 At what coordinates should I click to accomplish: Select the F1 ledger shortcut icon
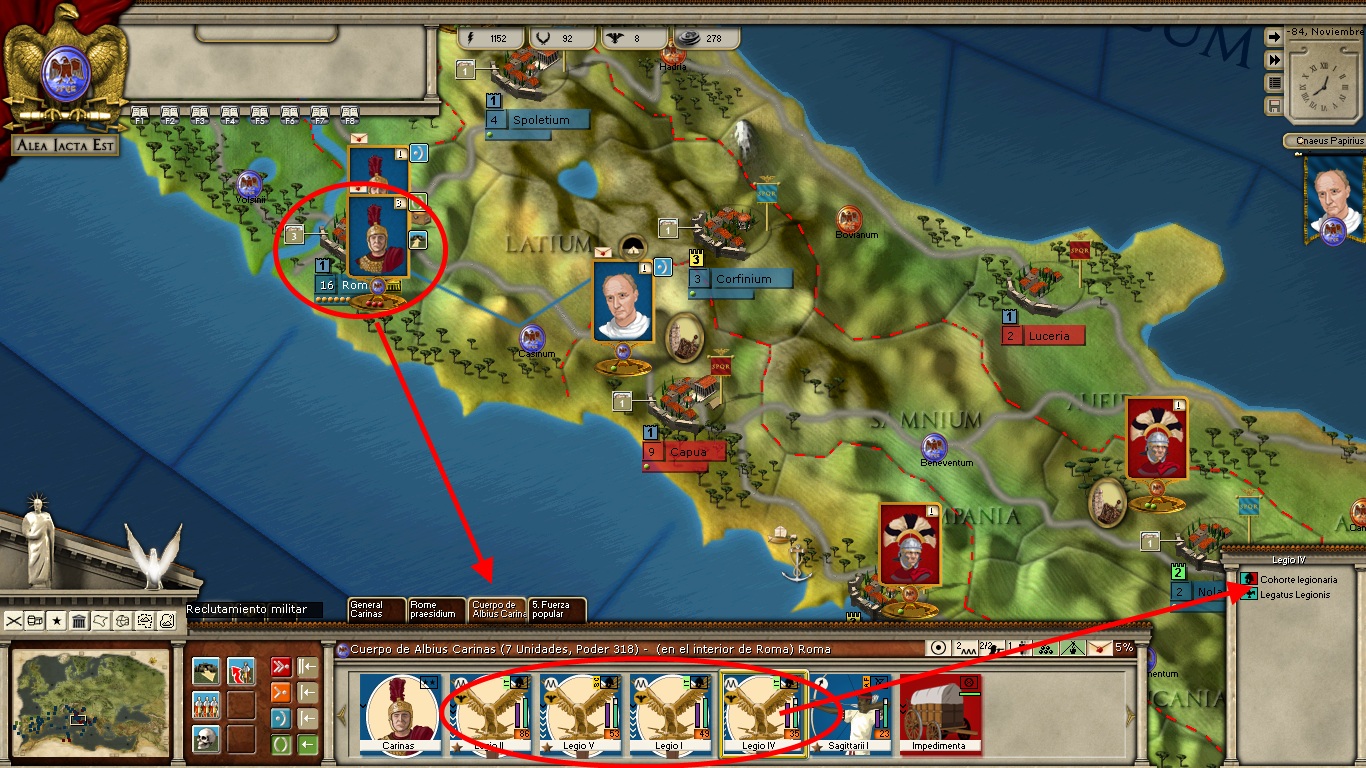click(139, 114)
